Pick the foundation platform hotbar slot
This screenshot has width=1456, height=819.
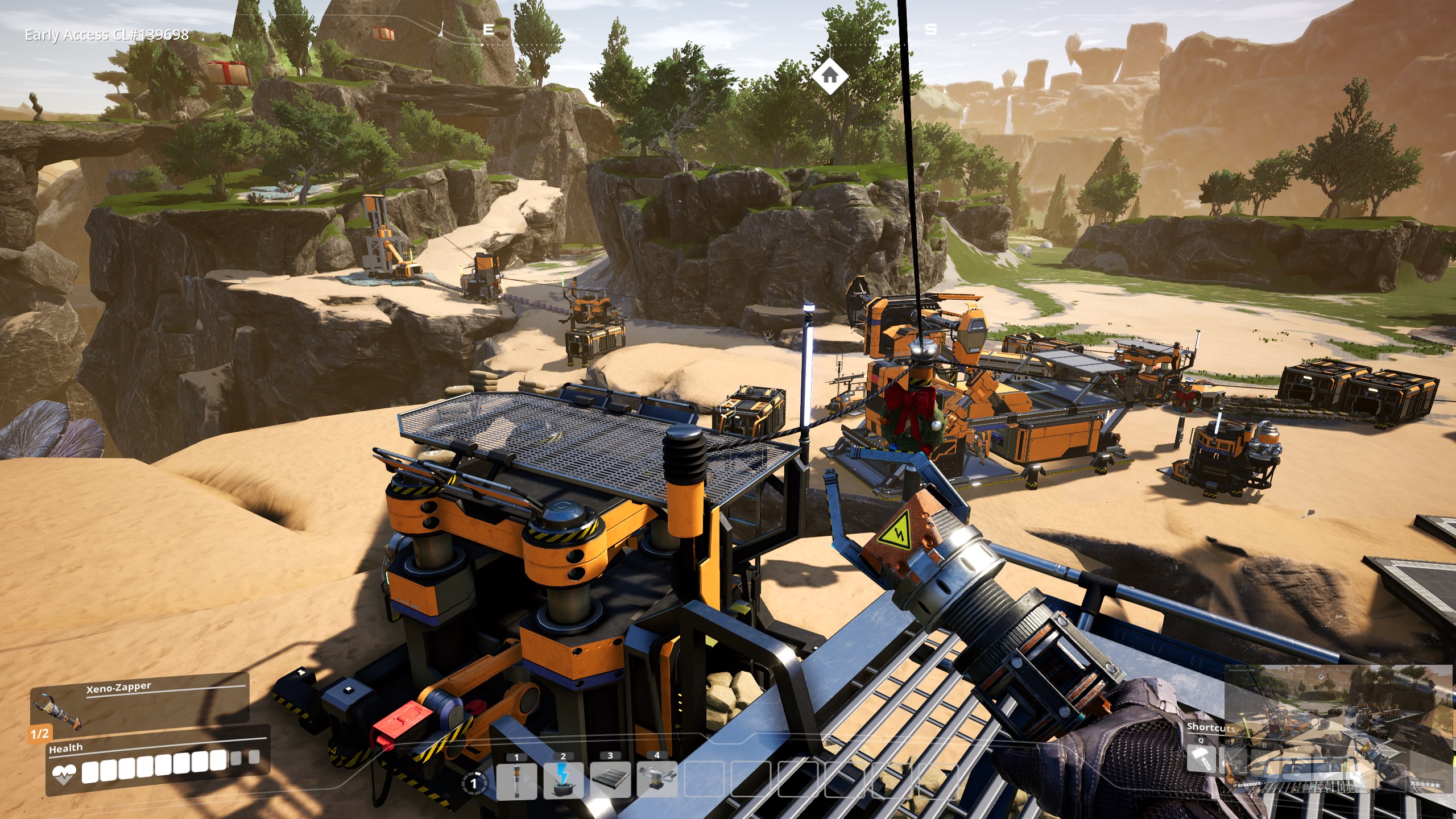tap(610, 780)
